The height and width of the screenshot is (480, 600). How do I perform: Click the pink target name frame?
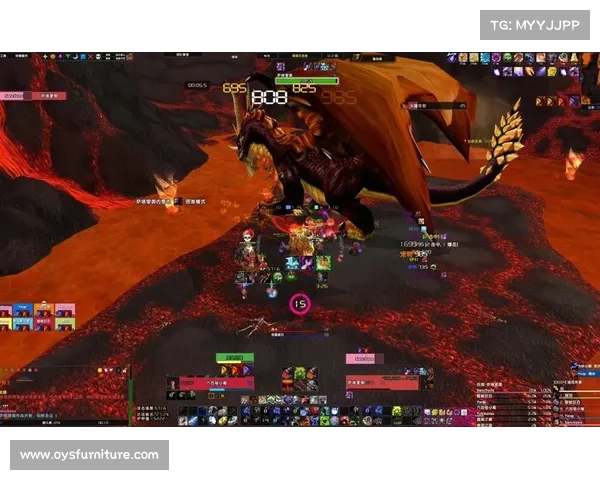(x=365, y=358)
